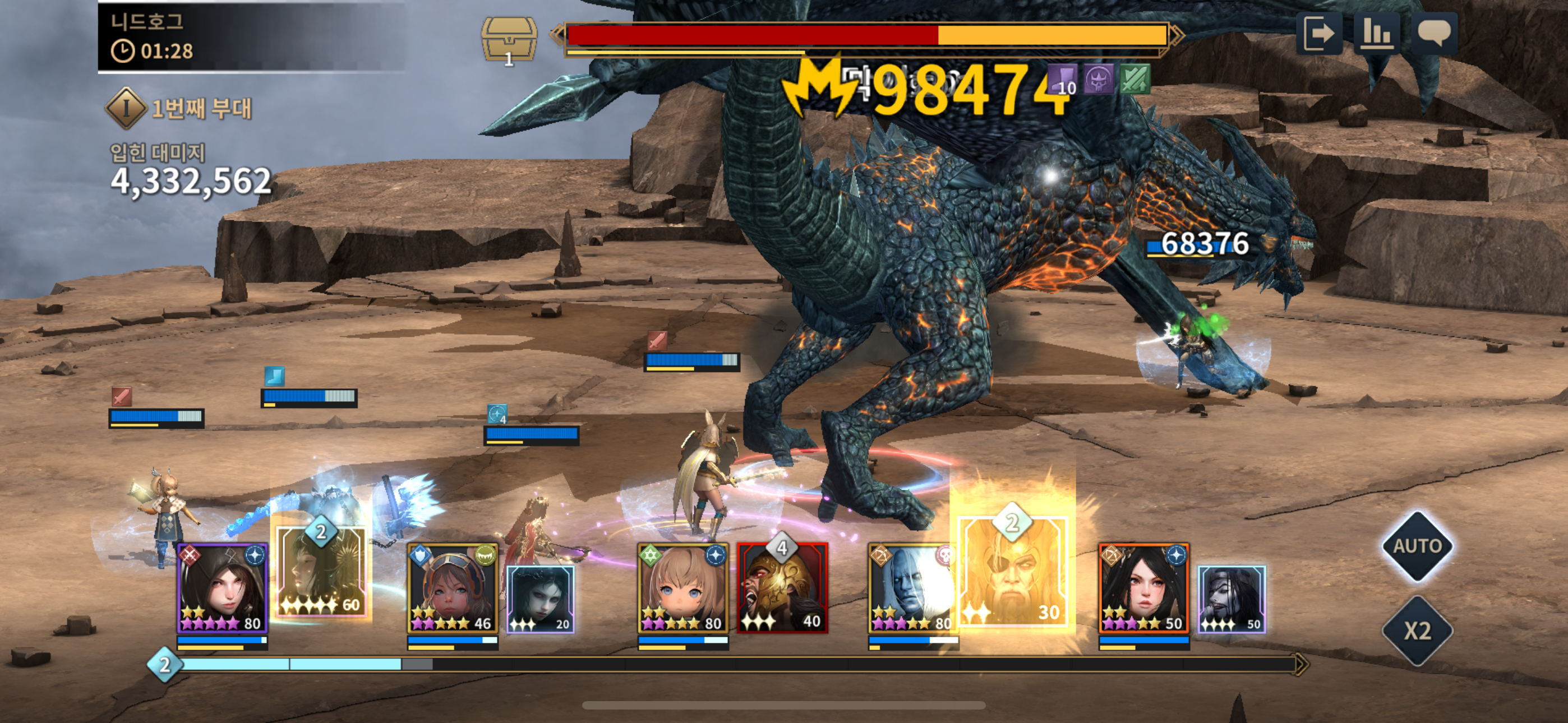Activate the glowing golden bearded skill card
This screenshot has width=1568, height=723.
tap(1013, 572)
